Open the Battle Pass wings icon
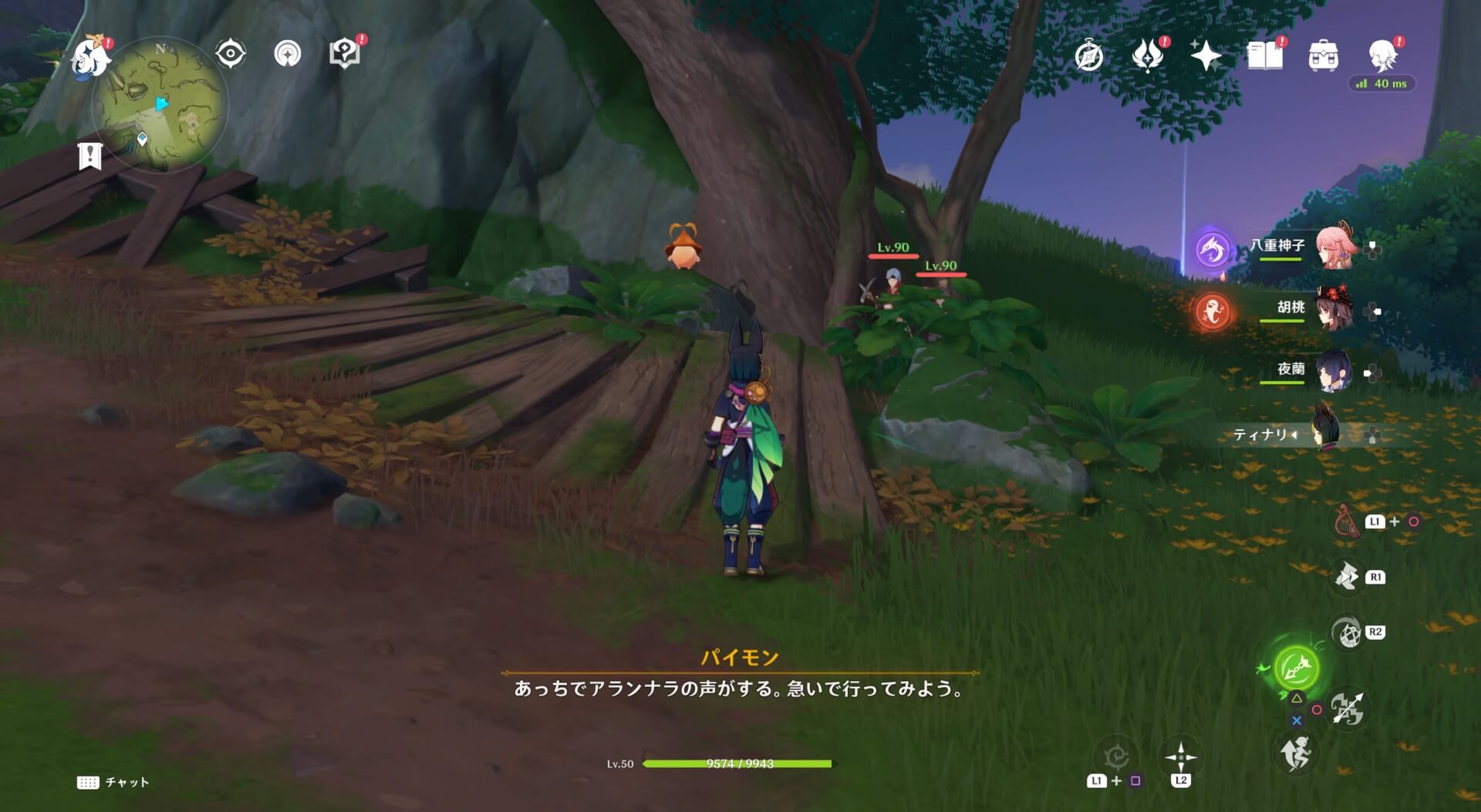The image size is (1481, 812). pos(1147,56)
